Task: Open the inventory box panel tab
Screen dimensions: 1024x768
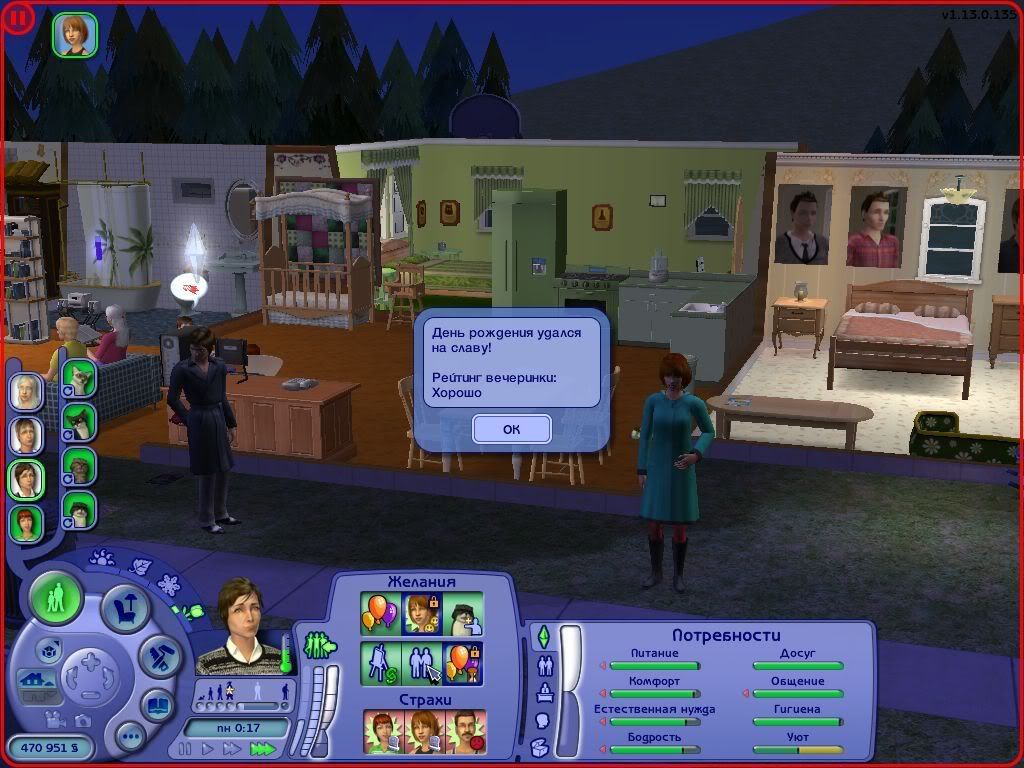Action: pos(540,746)
